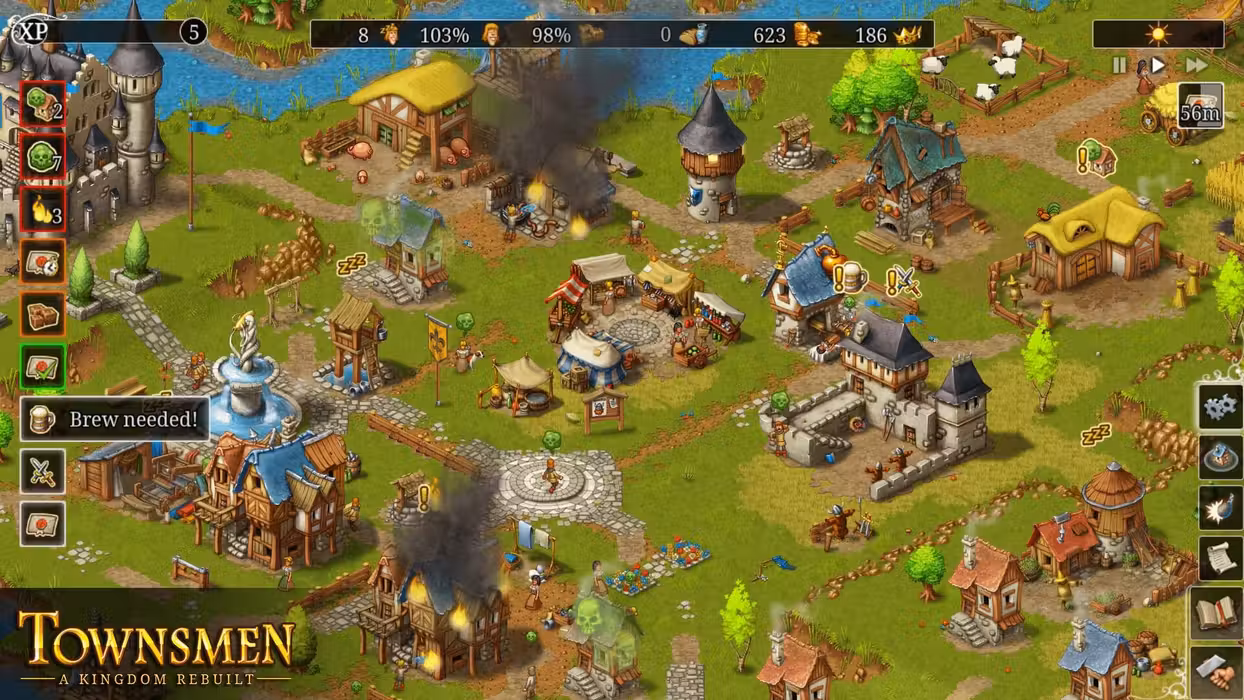Viewport: 1244px width, 700px height.
Task: Open the crossed swords notification
Action: [43, 472]
